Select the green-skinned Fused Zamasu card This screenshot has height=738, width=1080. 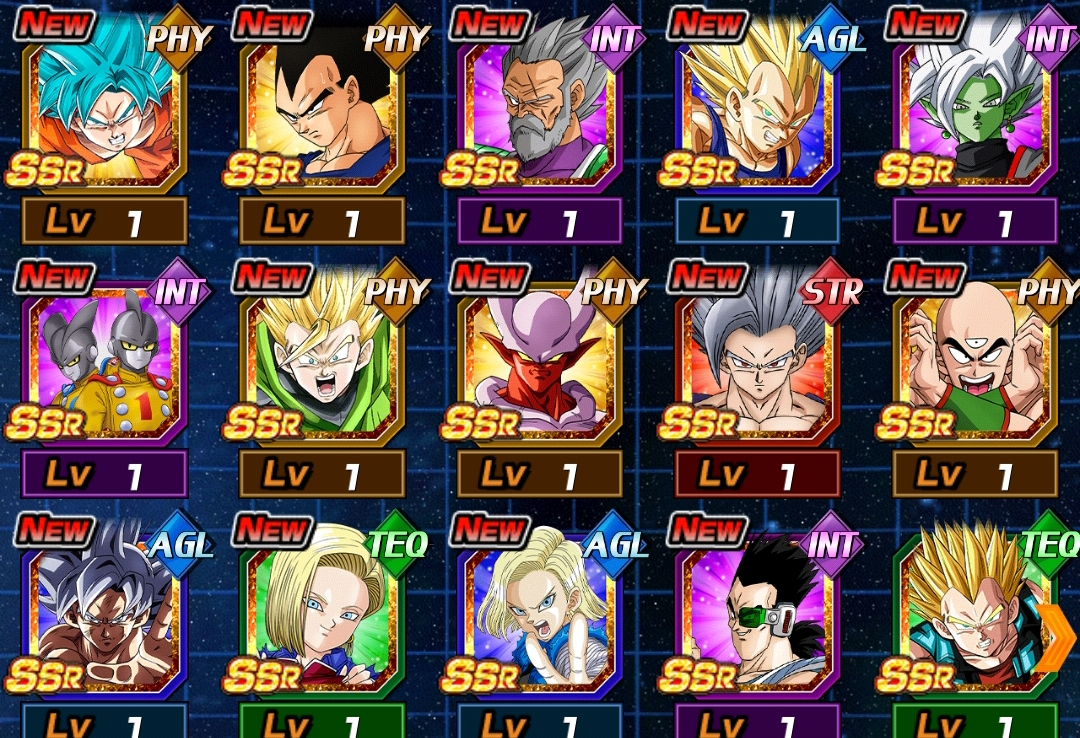[975, 112]
